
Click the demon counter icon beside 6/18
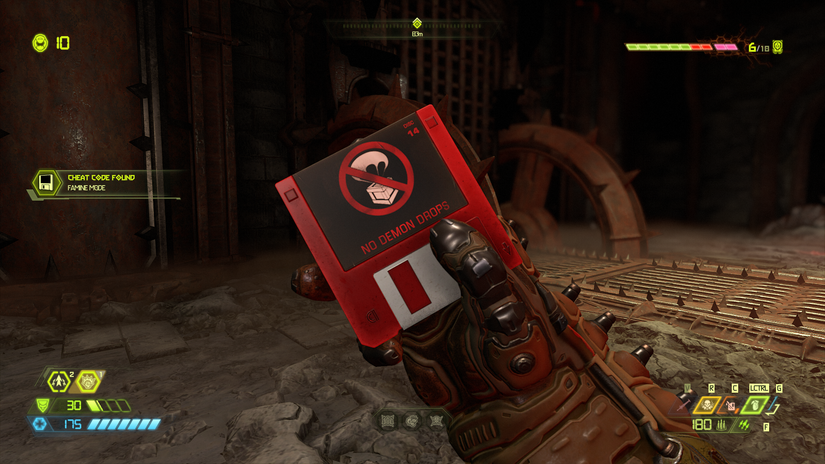pyautogui.click(x=778, y=47)
